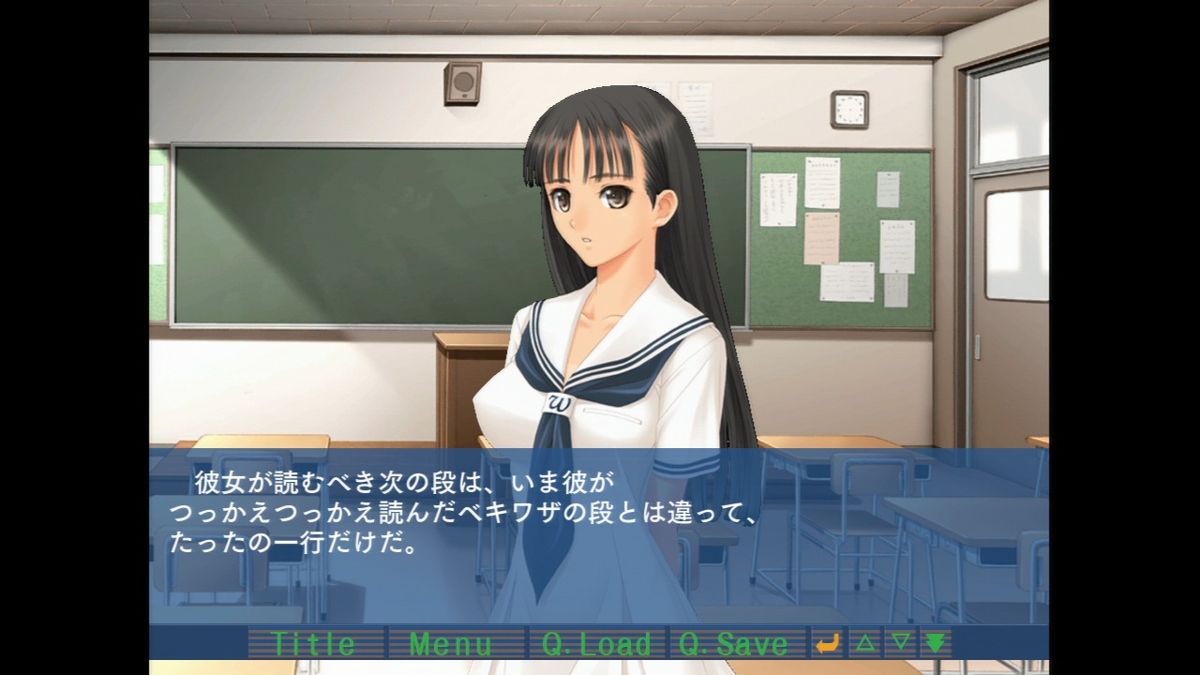Quick save with Q.Save
Image resolution: width=1200 pixels, height=675 pixels.
735,643
